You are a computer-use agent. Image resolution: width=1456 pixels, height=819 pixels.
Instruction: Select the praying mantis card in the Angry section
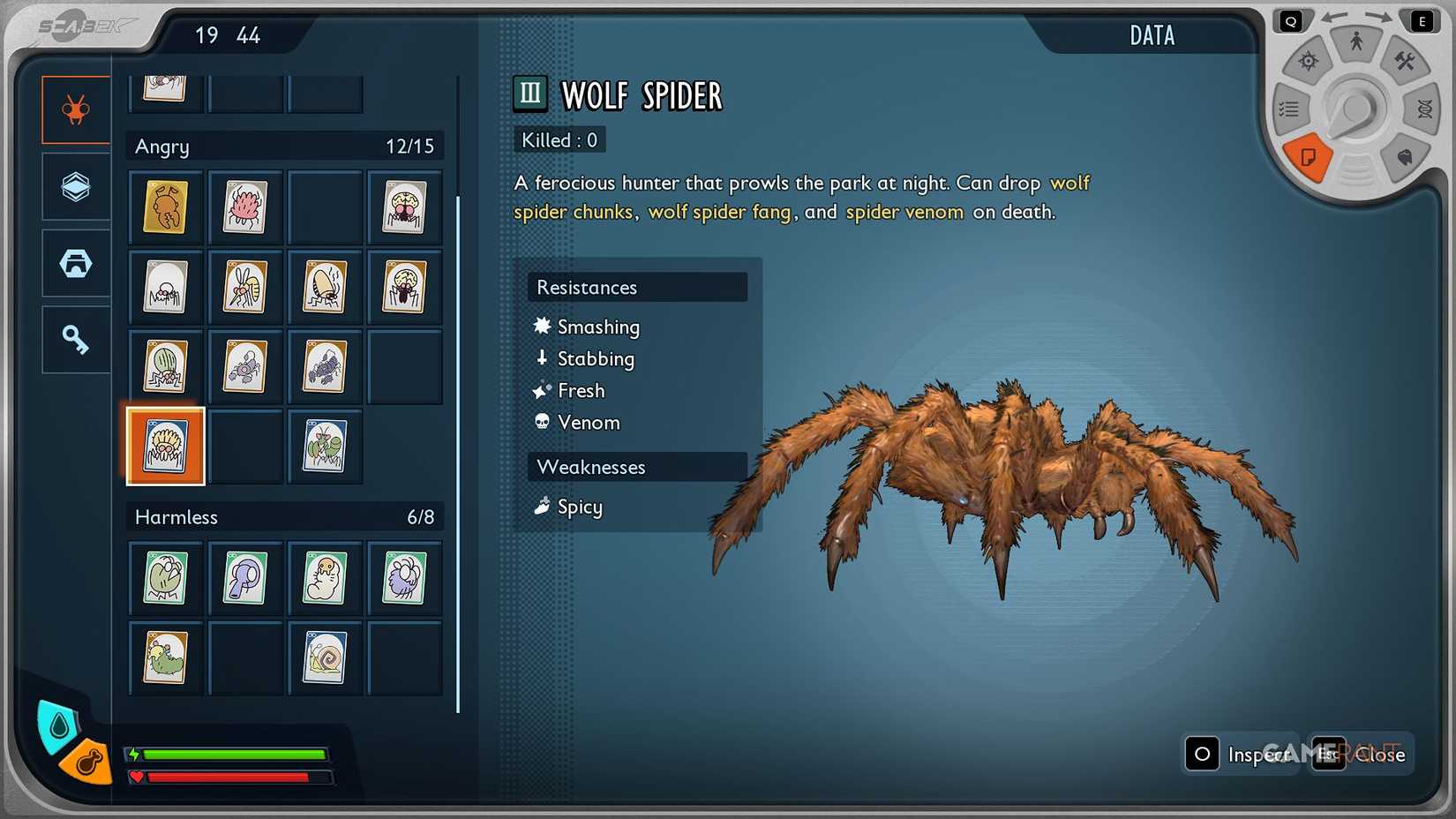point(324,447)
